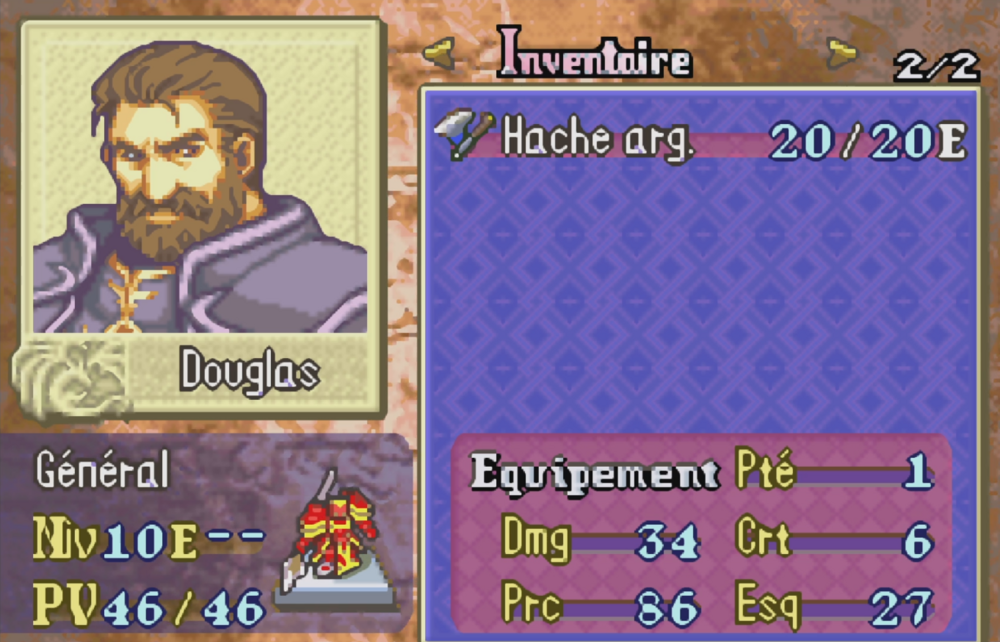Image resolution: width=1000 pixels, height=642 pixels.
Task: Go to next page with right arrow
Action: point(842,51)
